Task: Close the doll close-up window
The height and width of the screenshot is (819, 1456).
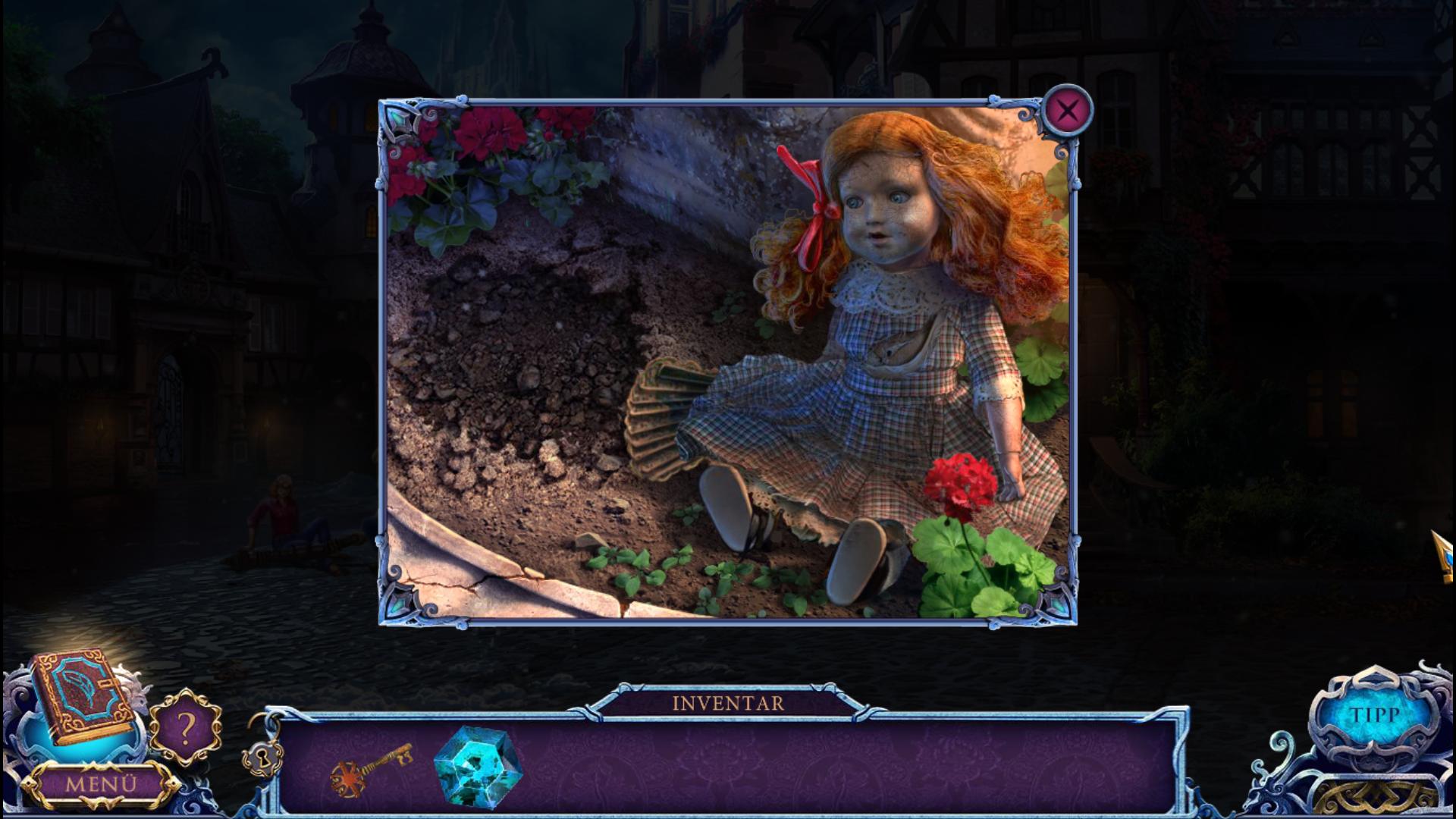Action: [x=1067, y=111]
